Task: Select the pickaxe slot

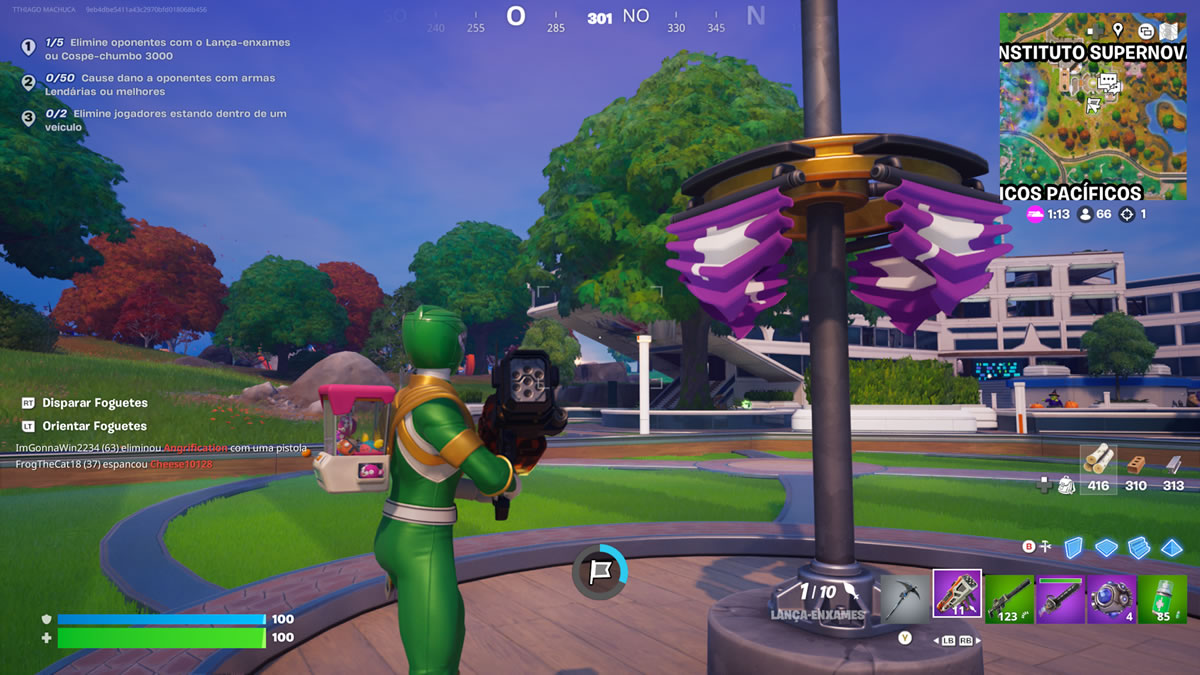Action: (x=905, y=596)
